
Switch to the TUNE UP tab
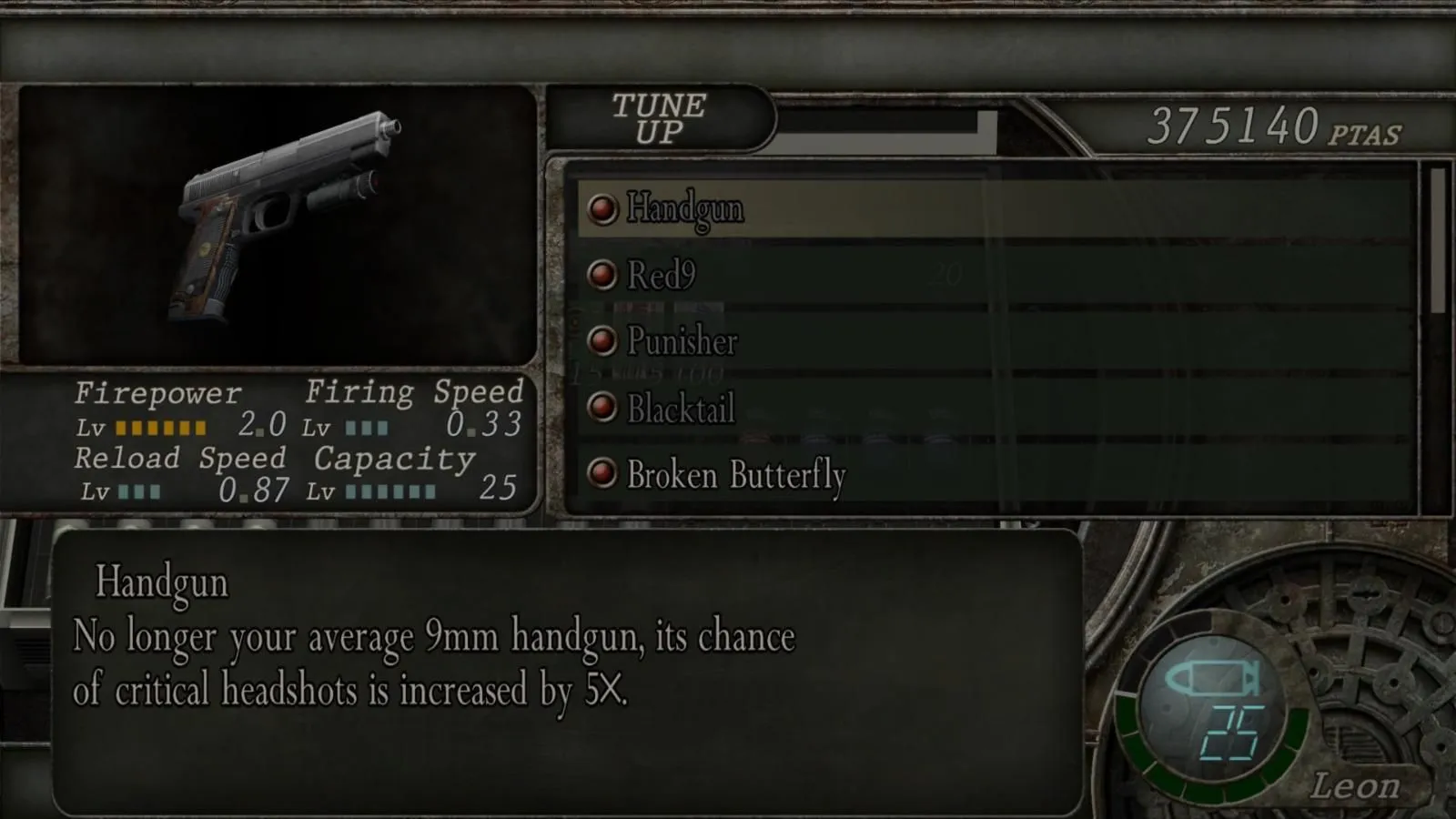pos(659,118)
